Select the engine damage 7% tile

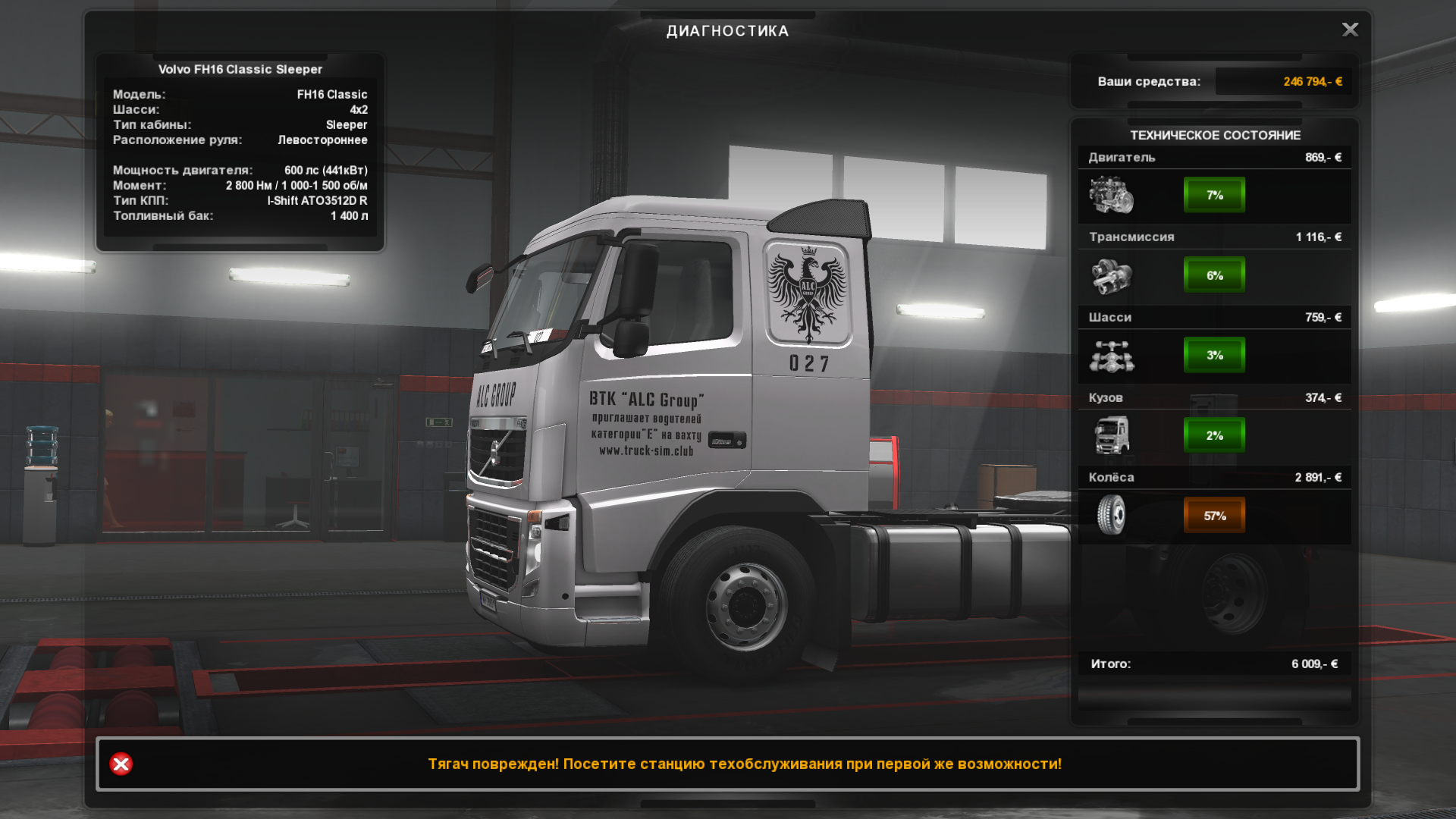(1214, 195)
